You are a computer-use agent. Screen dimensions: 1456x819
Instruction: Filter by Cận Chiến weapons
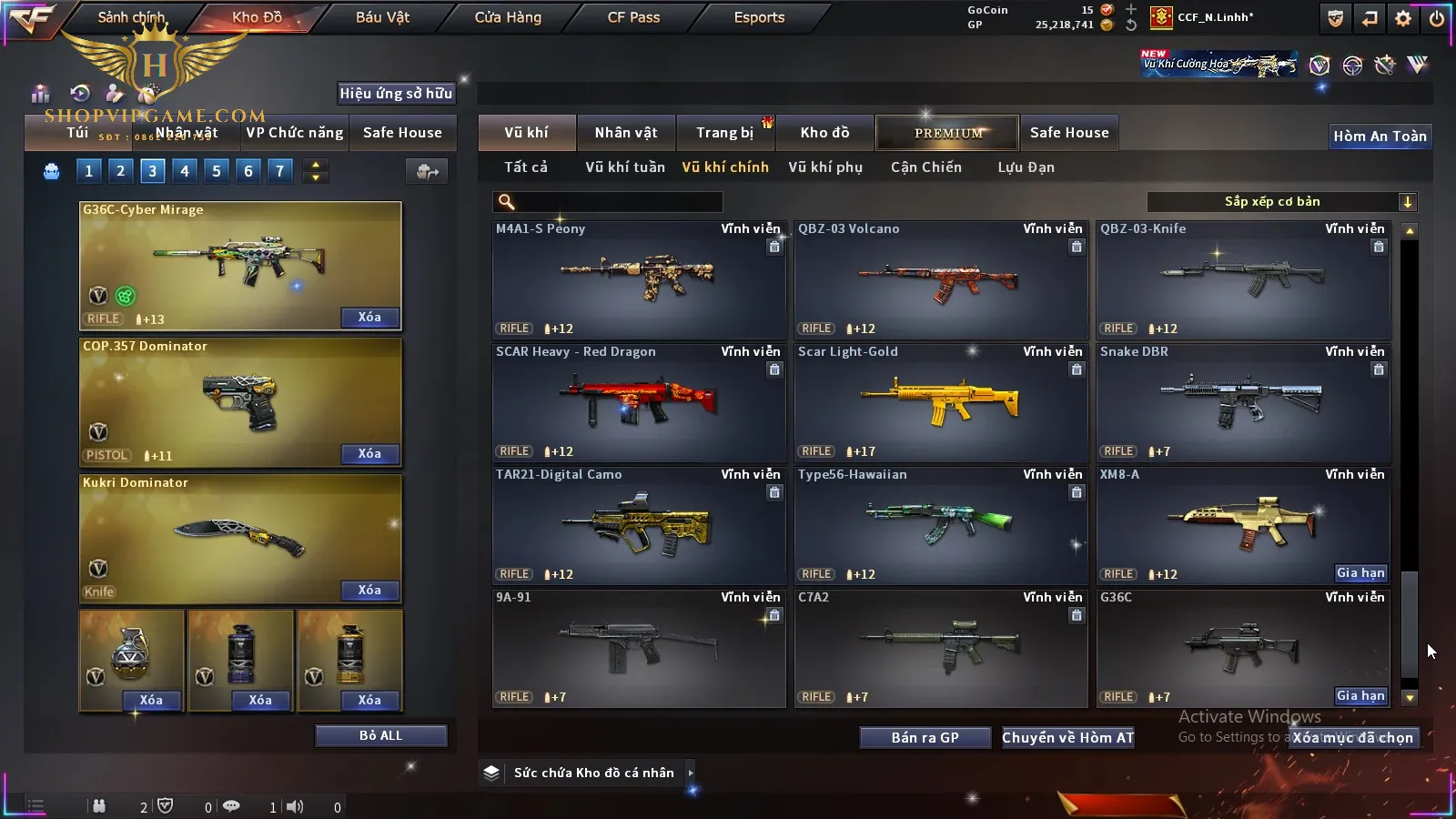pos(925,167)
